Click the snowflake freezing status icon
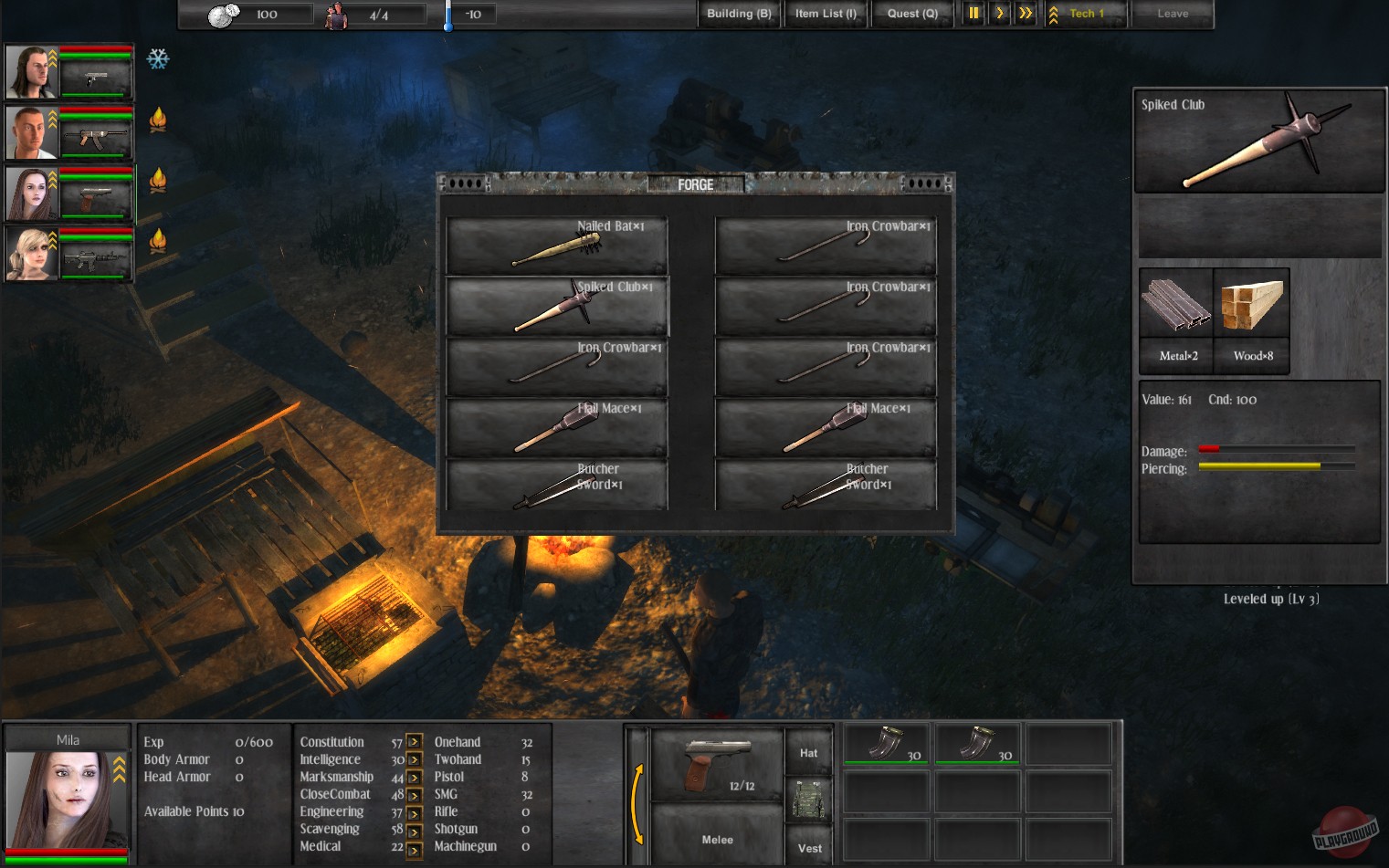The height and width of the screenshot is (868, 1389). pyautogui.click(x=159, y=59)
